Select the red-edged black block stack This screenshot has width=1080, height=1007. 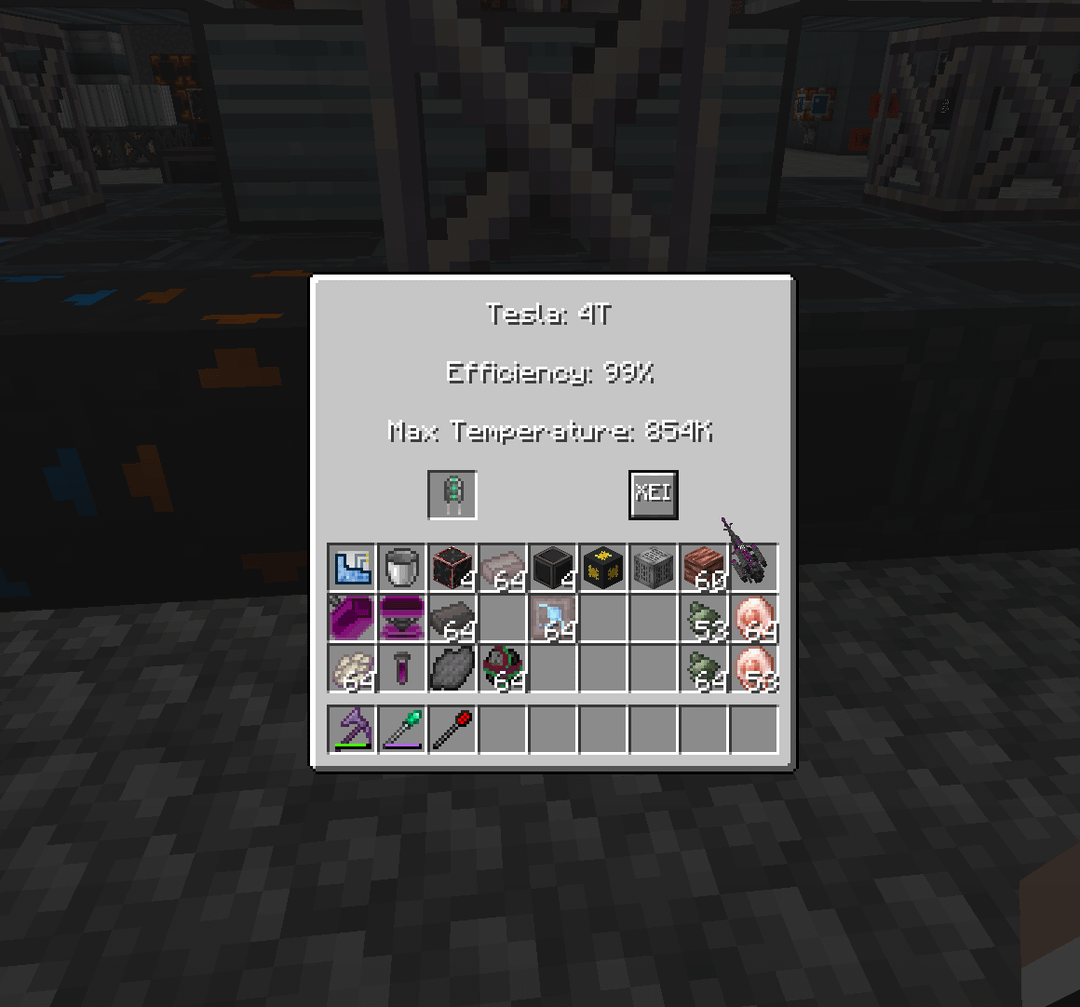[x=452, y=568]
